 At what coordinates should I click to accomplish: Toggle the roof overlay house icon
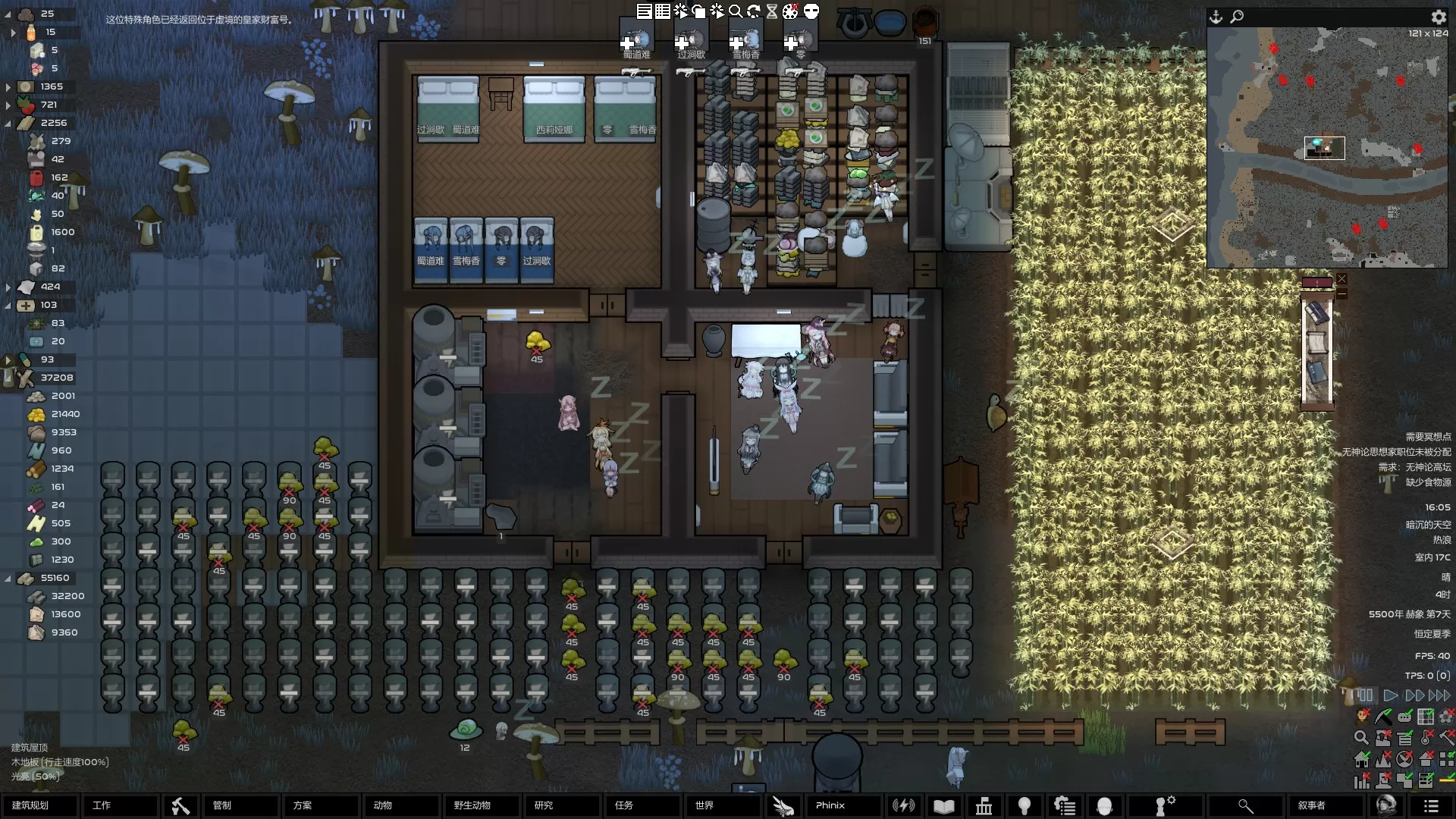(1426, 758)
